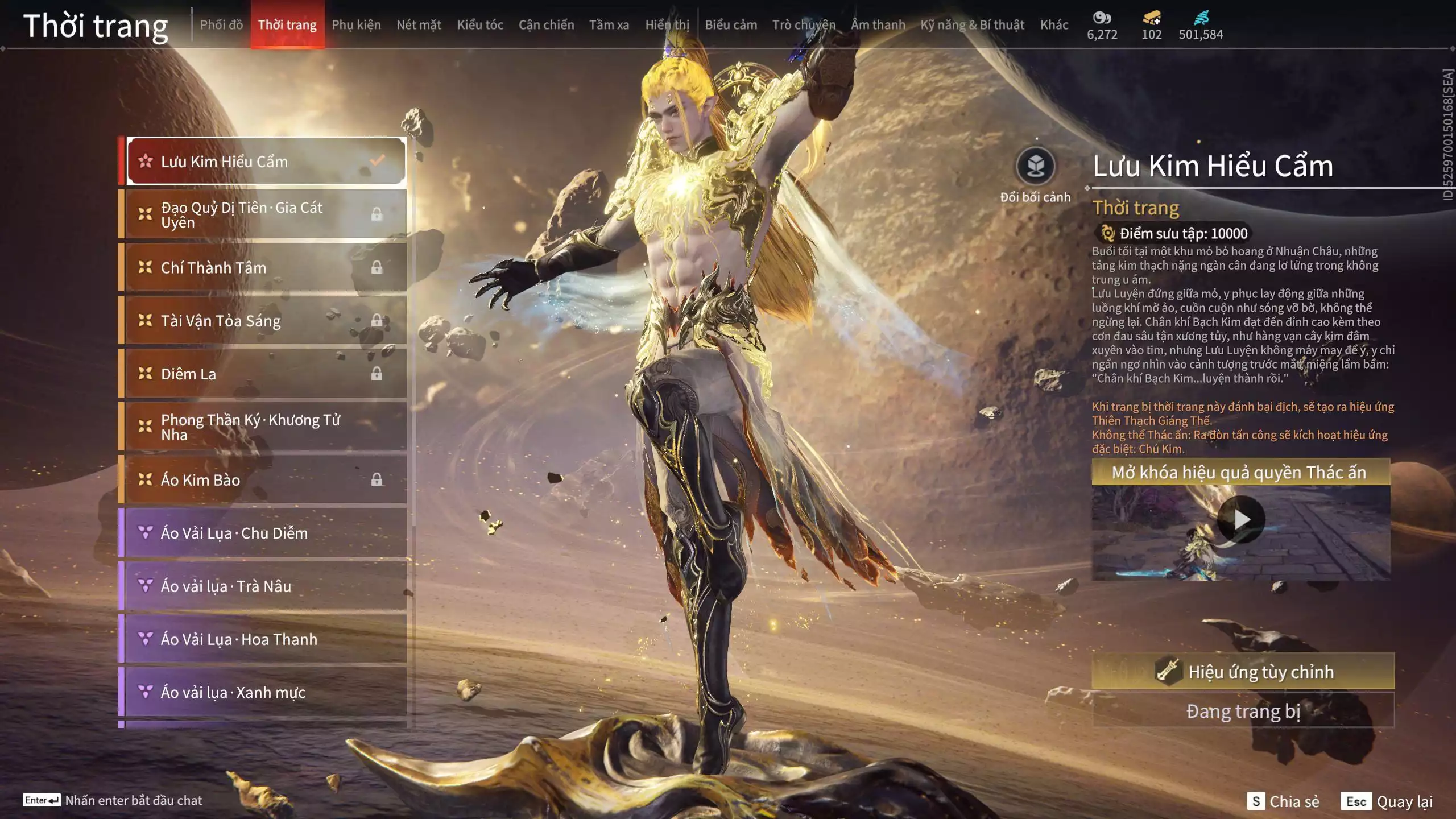This screenshot has height=819, width=1456.
Task: Open the Phụ kiện tab
Action: coord(356,25)
